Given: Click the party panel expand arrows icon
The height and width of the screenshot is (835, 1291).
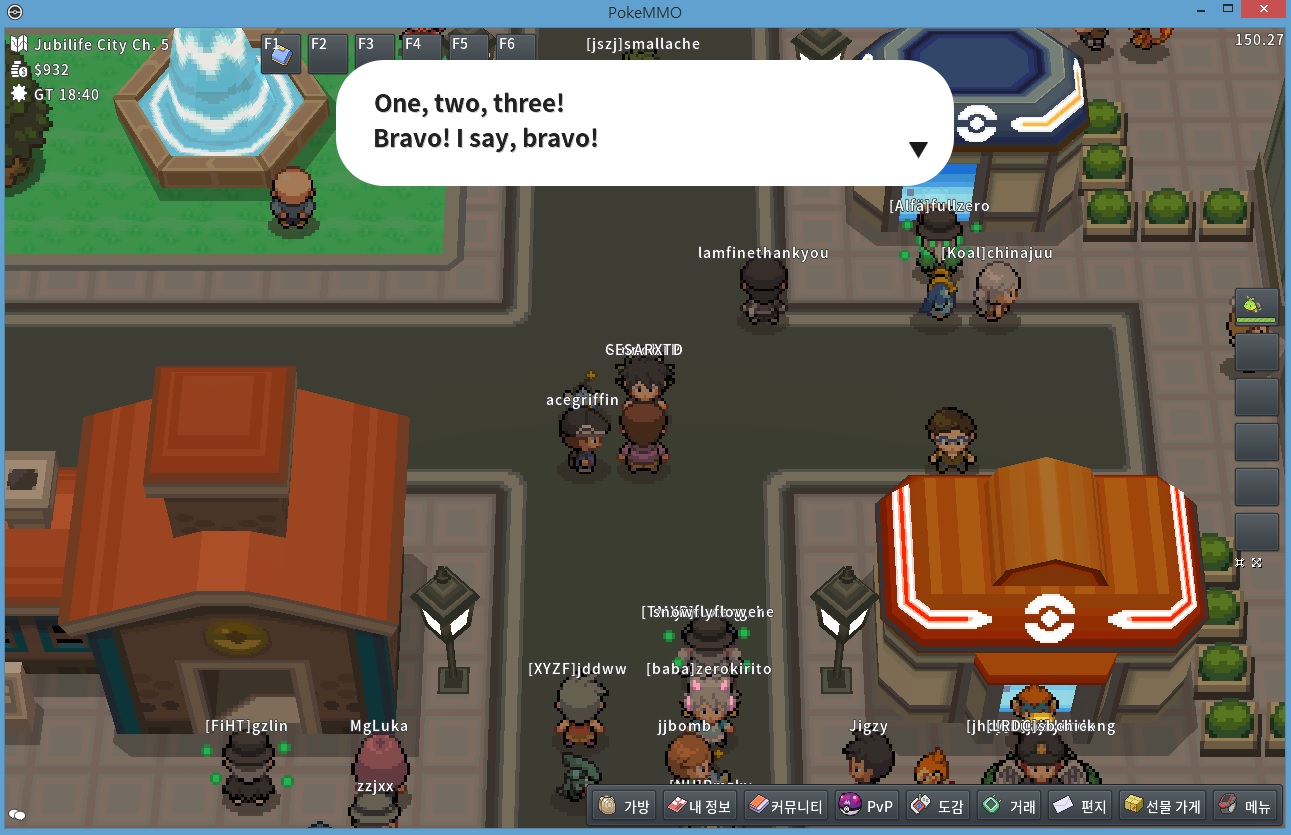Looking at the screenshot, I should 1257,563.
